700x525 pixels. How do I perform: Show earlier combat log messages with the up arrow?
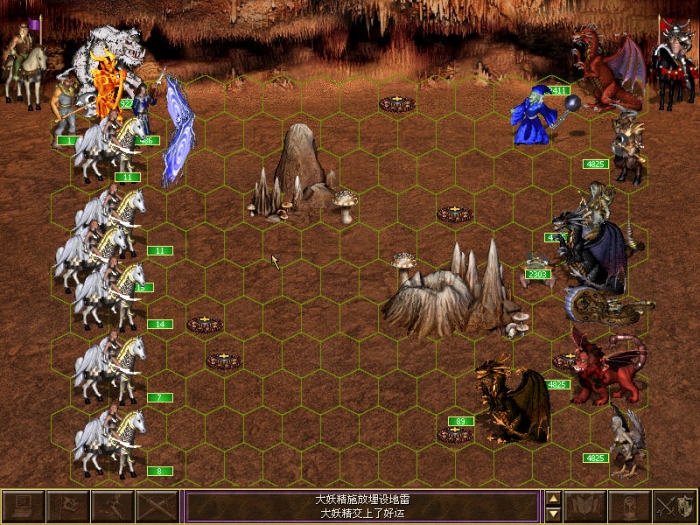point(553,498)
